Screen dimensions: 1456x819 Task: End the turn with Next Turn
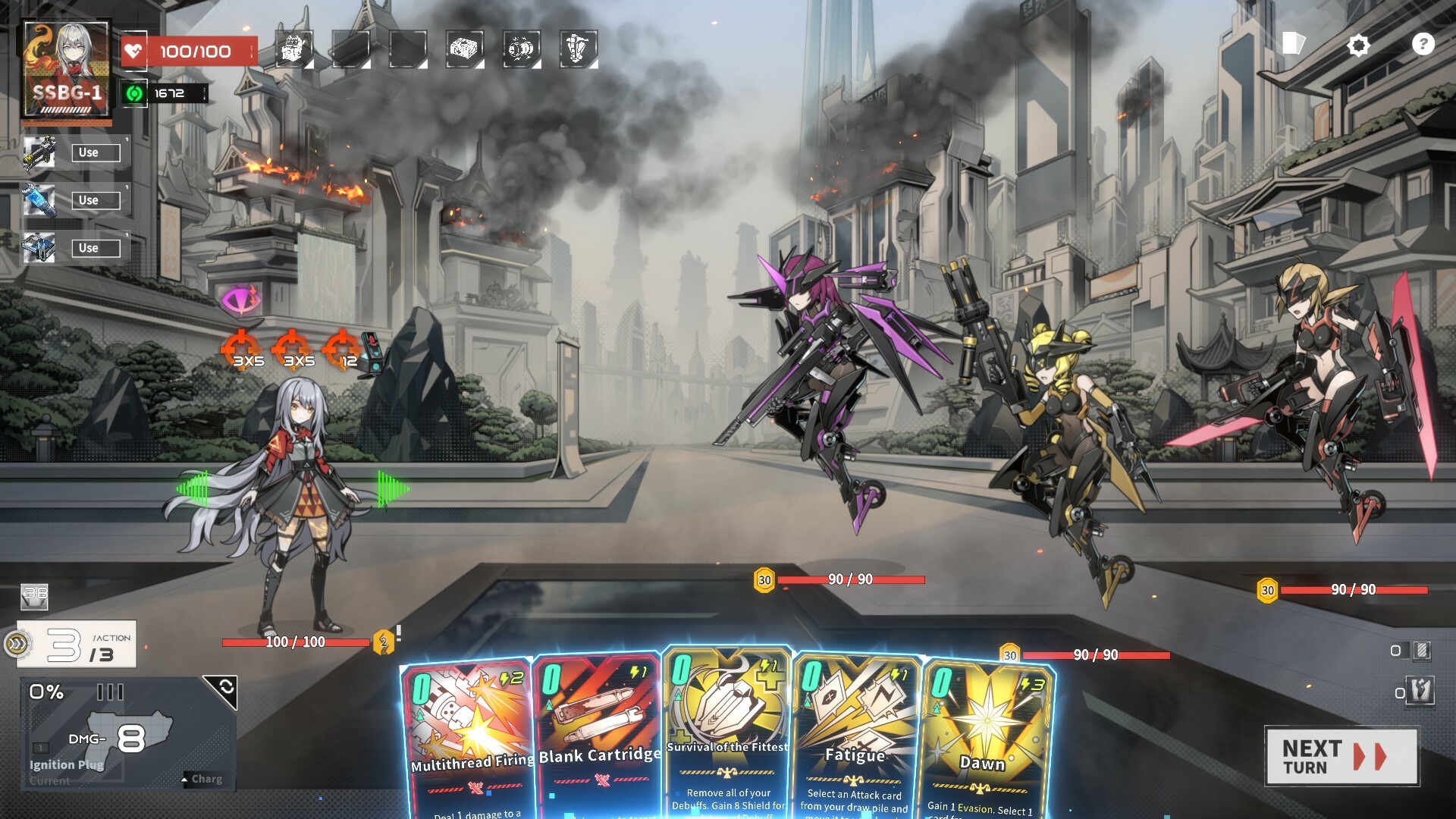point(1341,756)
